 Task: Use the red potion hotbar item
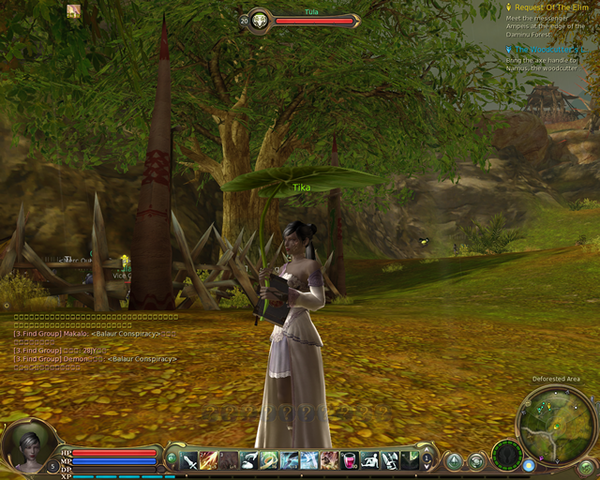[350, 460]
